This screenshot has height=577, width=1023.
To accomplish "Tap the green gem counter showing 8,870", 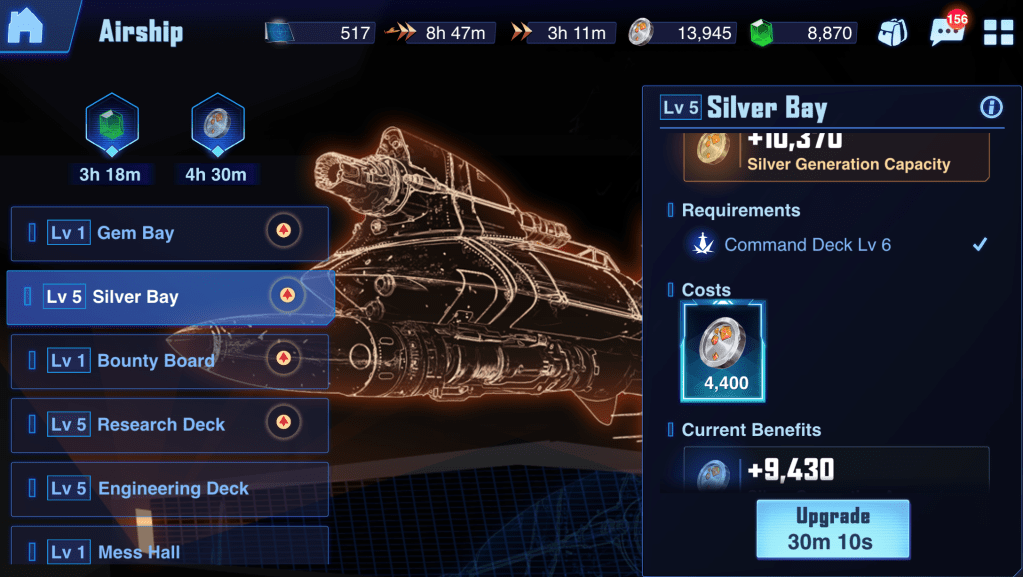I will tap(803, 33).
